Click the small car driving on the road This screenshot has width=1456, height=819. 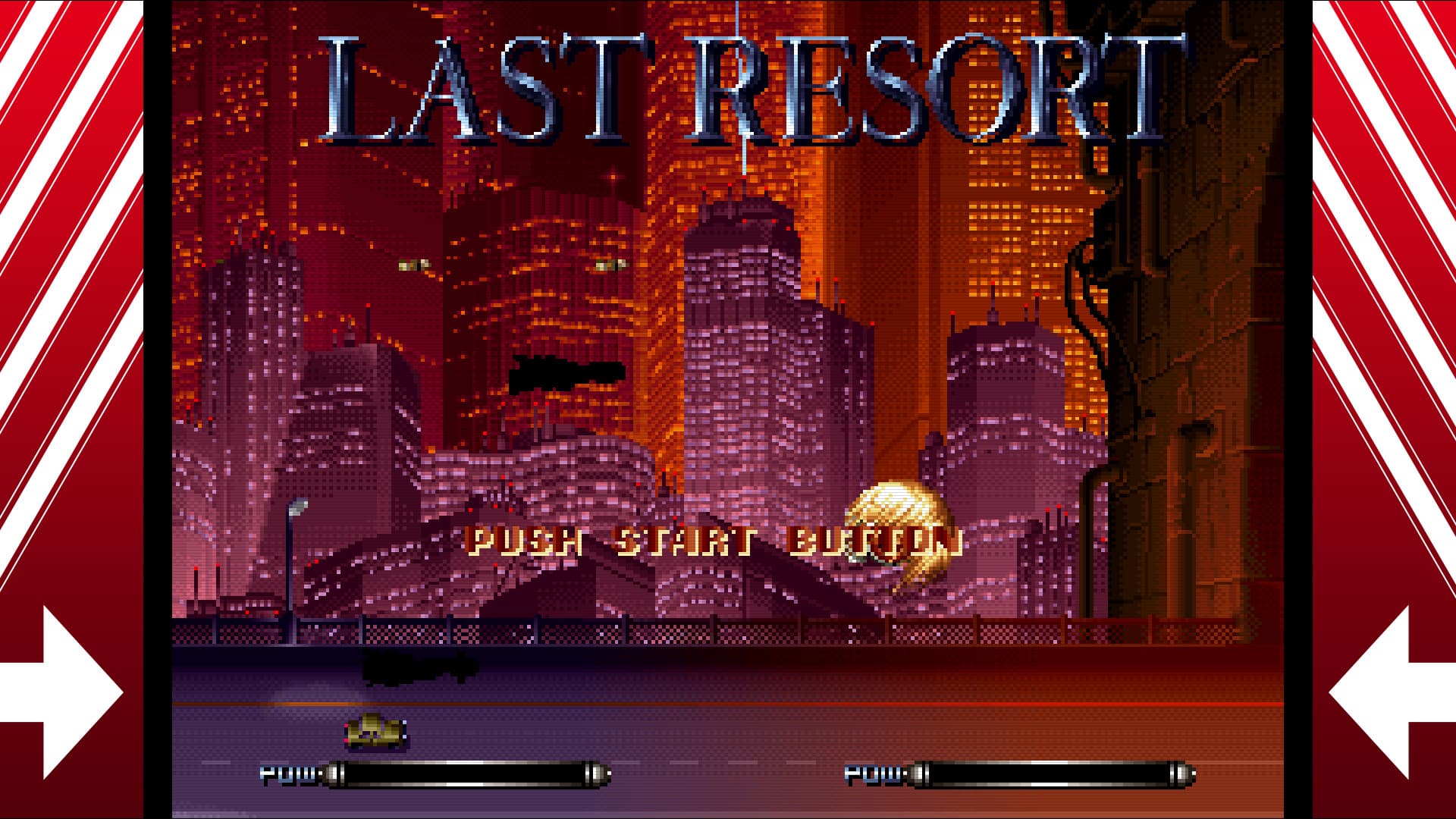click(x=372, y=732)
